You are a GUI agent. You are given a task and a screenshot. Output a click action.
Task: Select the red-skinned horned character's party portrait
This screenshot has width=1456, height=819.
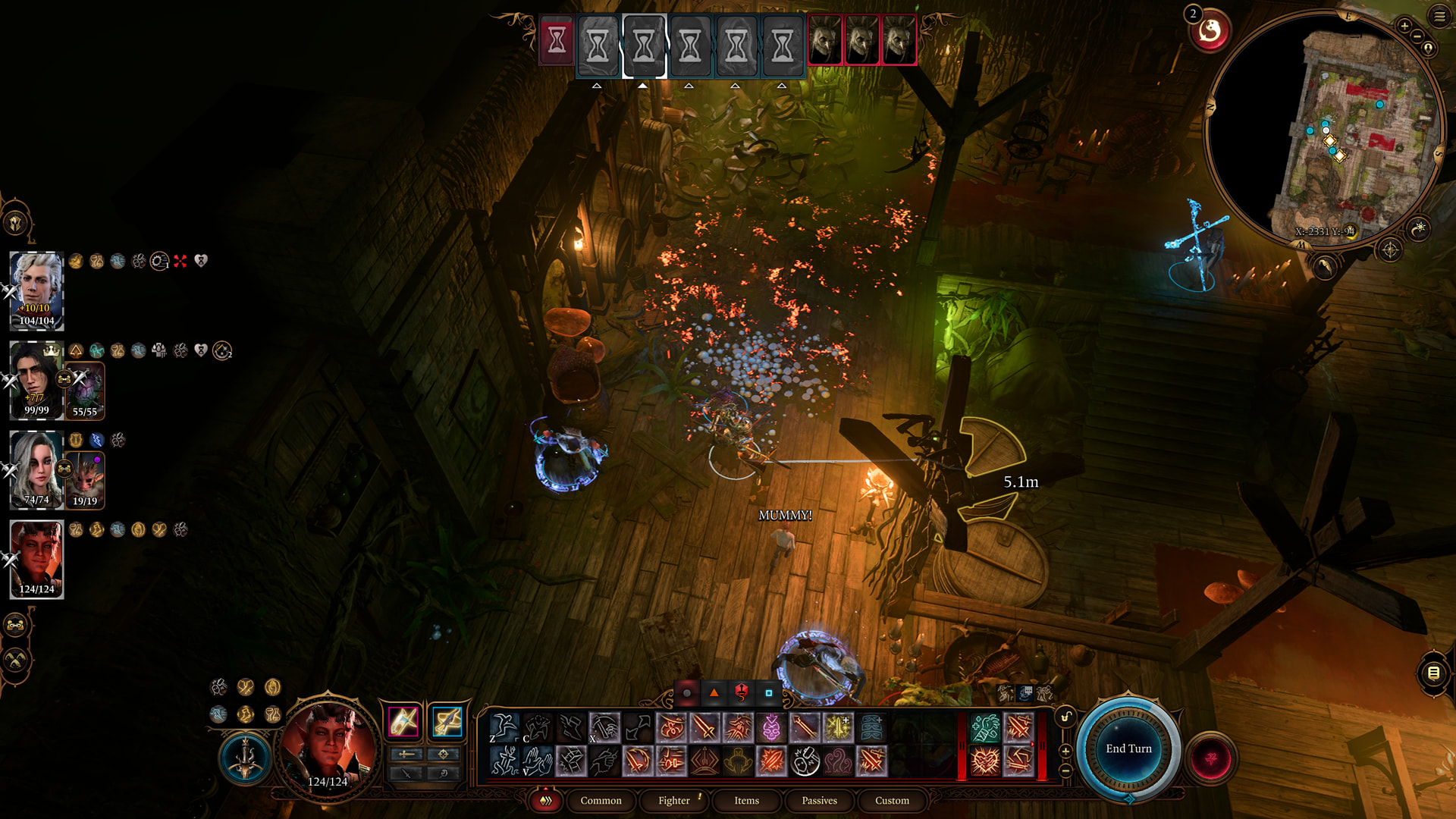(x=36, y=559)
